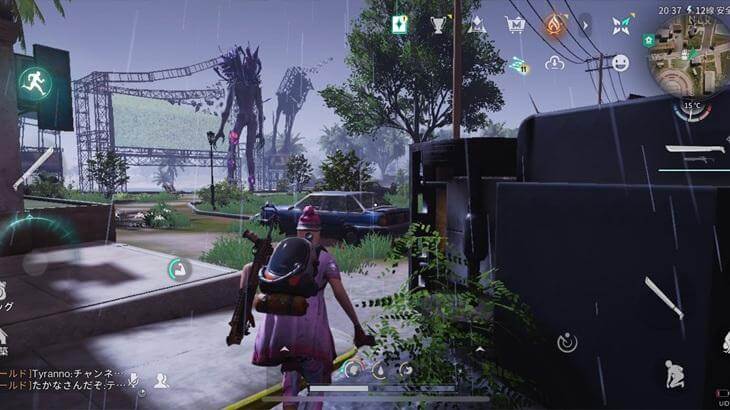Open the friends list icon beside chat
The image size is (730, 410).
coord(161,380)
